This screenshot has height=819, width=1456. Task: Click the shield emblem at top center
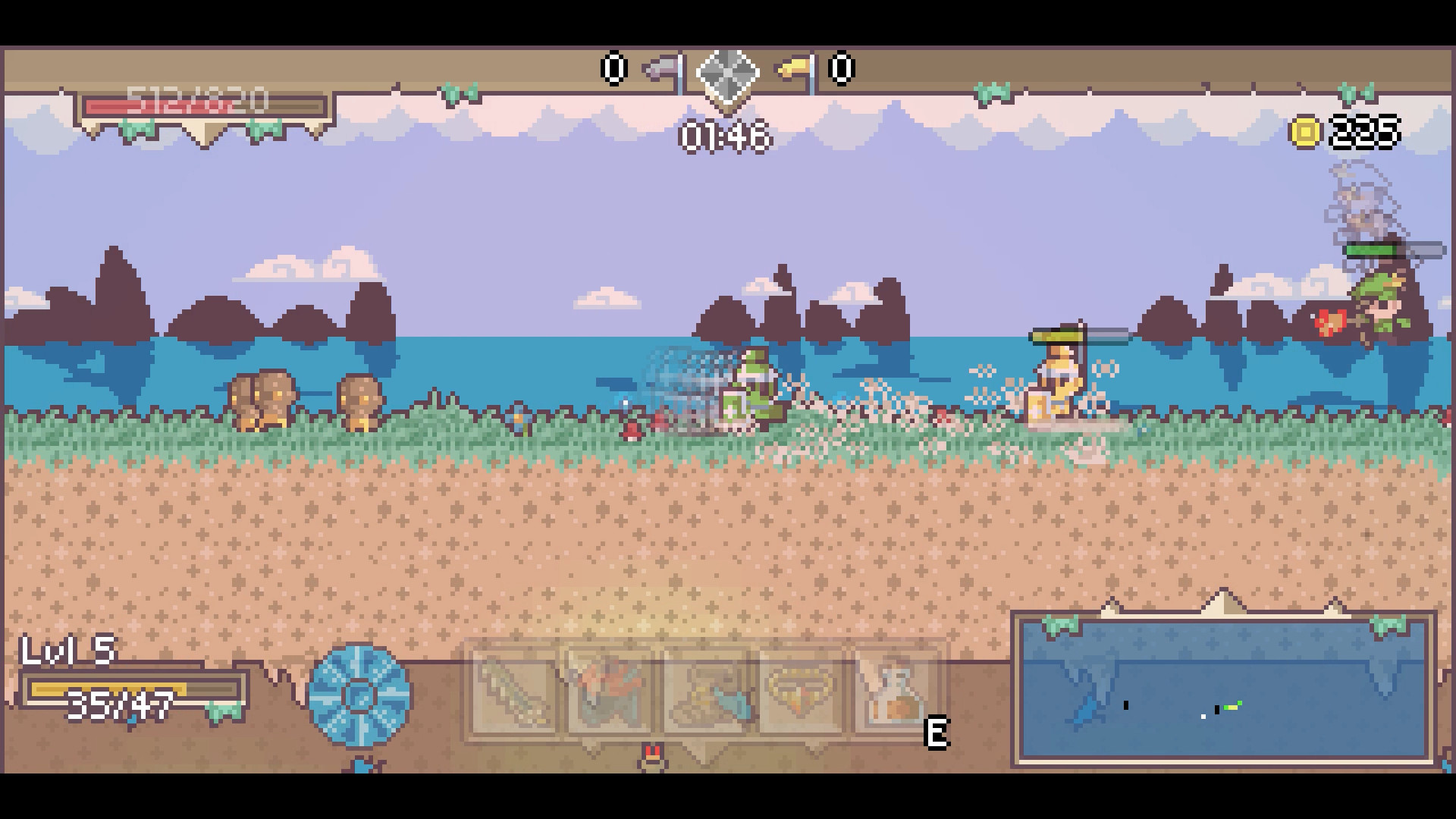pos(727,74)
